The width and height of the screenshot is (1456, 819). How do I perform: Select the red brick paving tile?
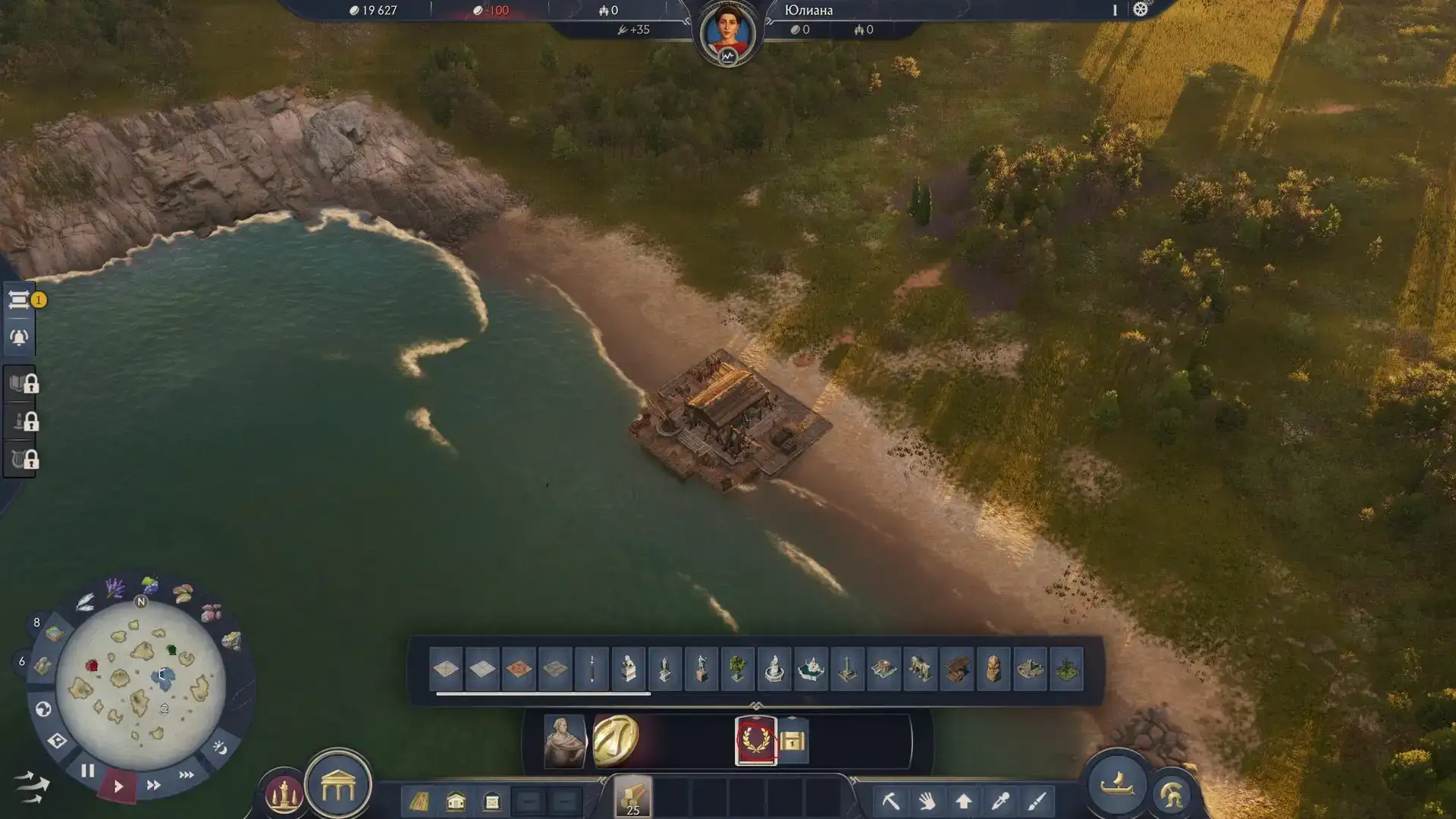tap(519, 669)
